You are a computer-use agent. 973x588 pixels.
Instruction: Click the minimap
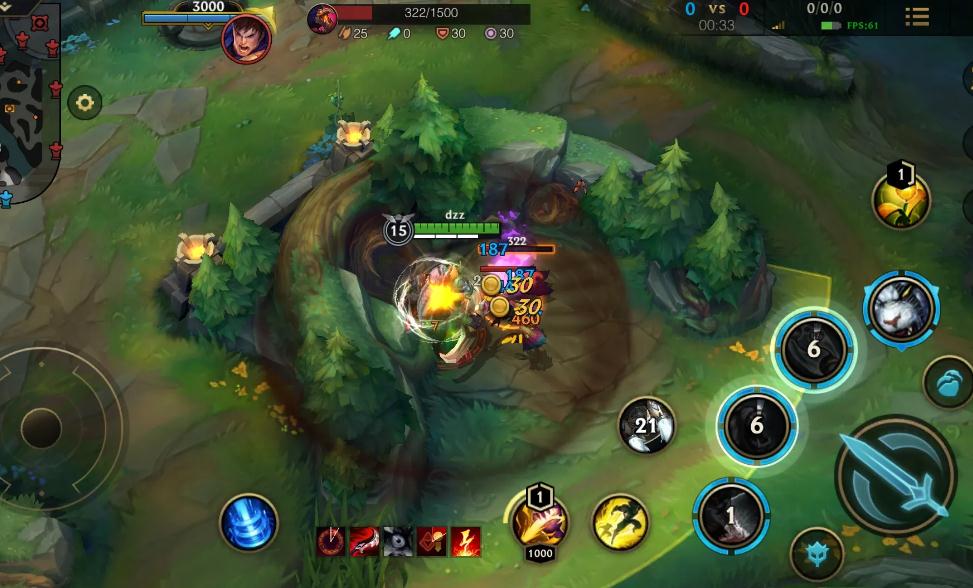click(x=28, y=100)
